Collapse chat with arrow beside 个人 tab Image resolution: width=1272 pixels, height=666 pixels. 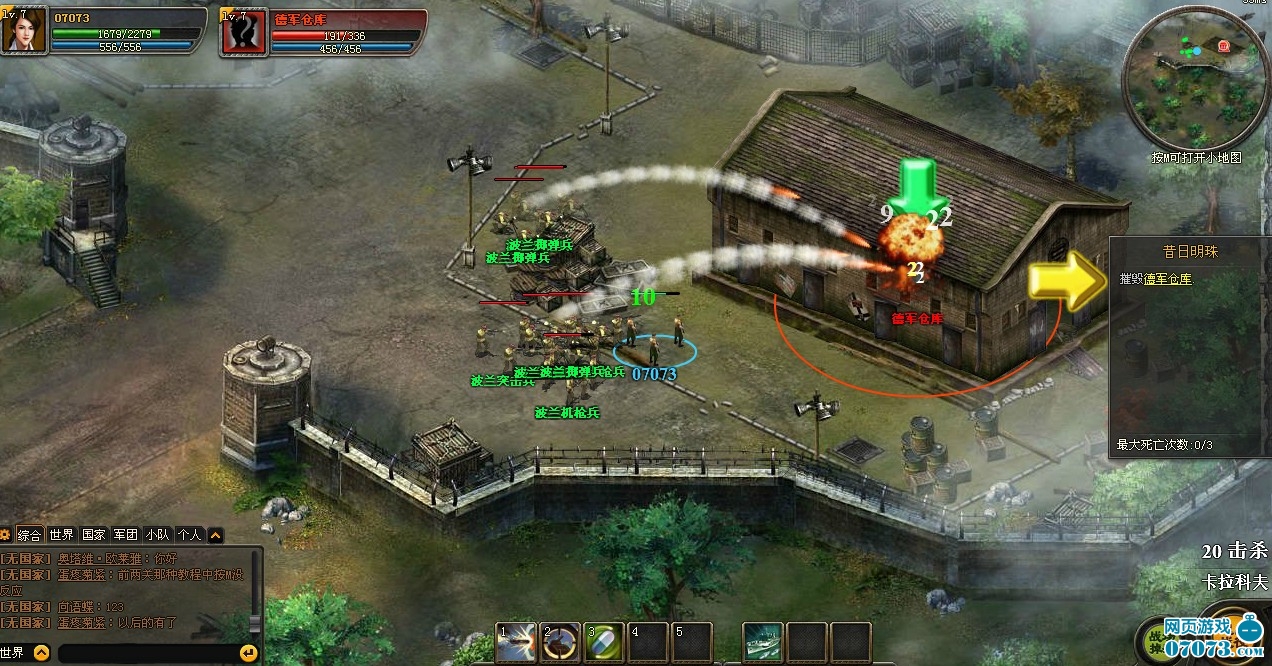tap(216, 535)
